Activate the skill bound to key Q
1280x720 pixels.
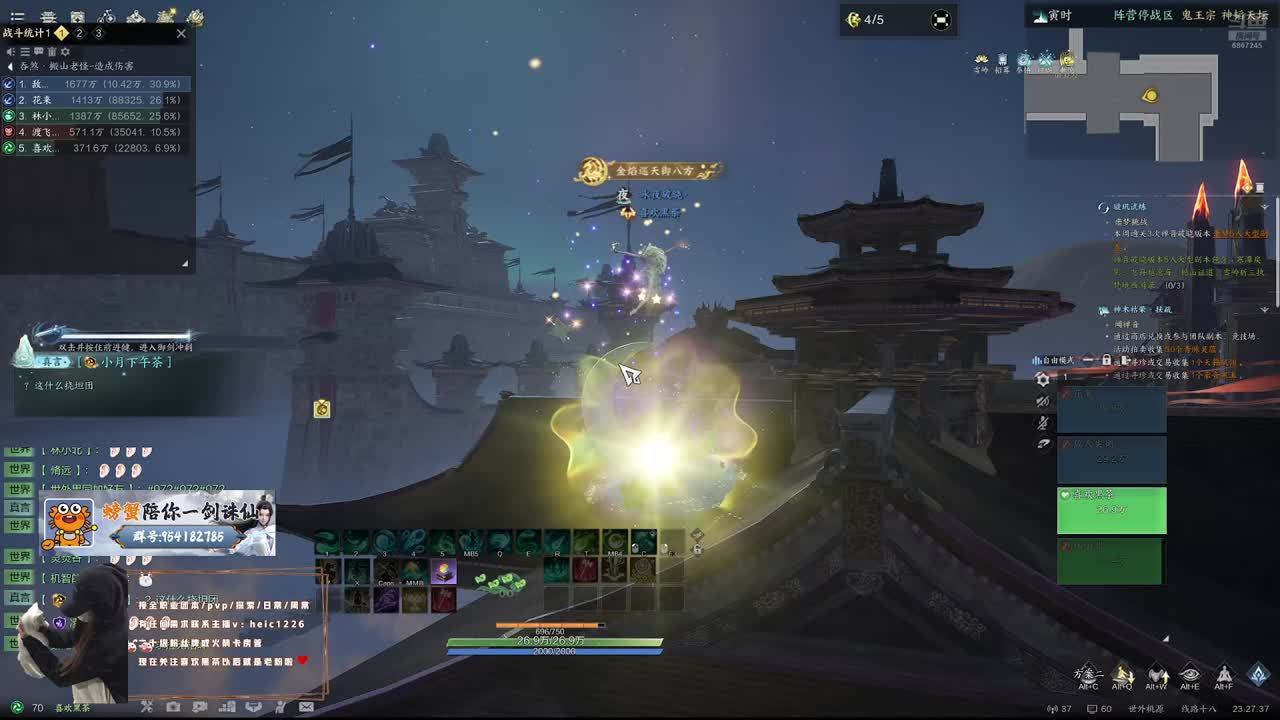click(500, 542)
